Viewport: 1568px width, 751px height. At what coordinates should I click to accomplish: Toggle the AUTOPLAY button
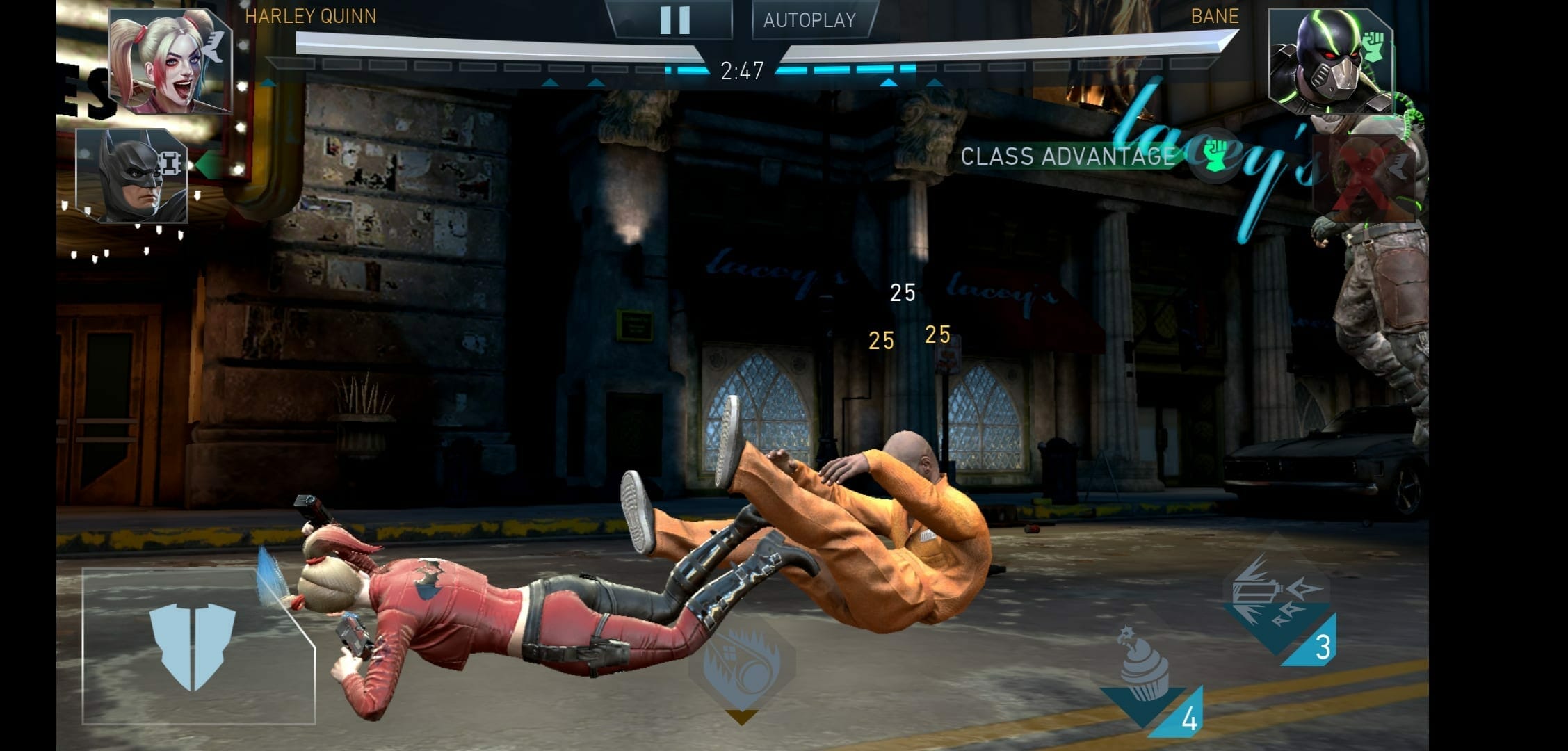coord(810,20)
